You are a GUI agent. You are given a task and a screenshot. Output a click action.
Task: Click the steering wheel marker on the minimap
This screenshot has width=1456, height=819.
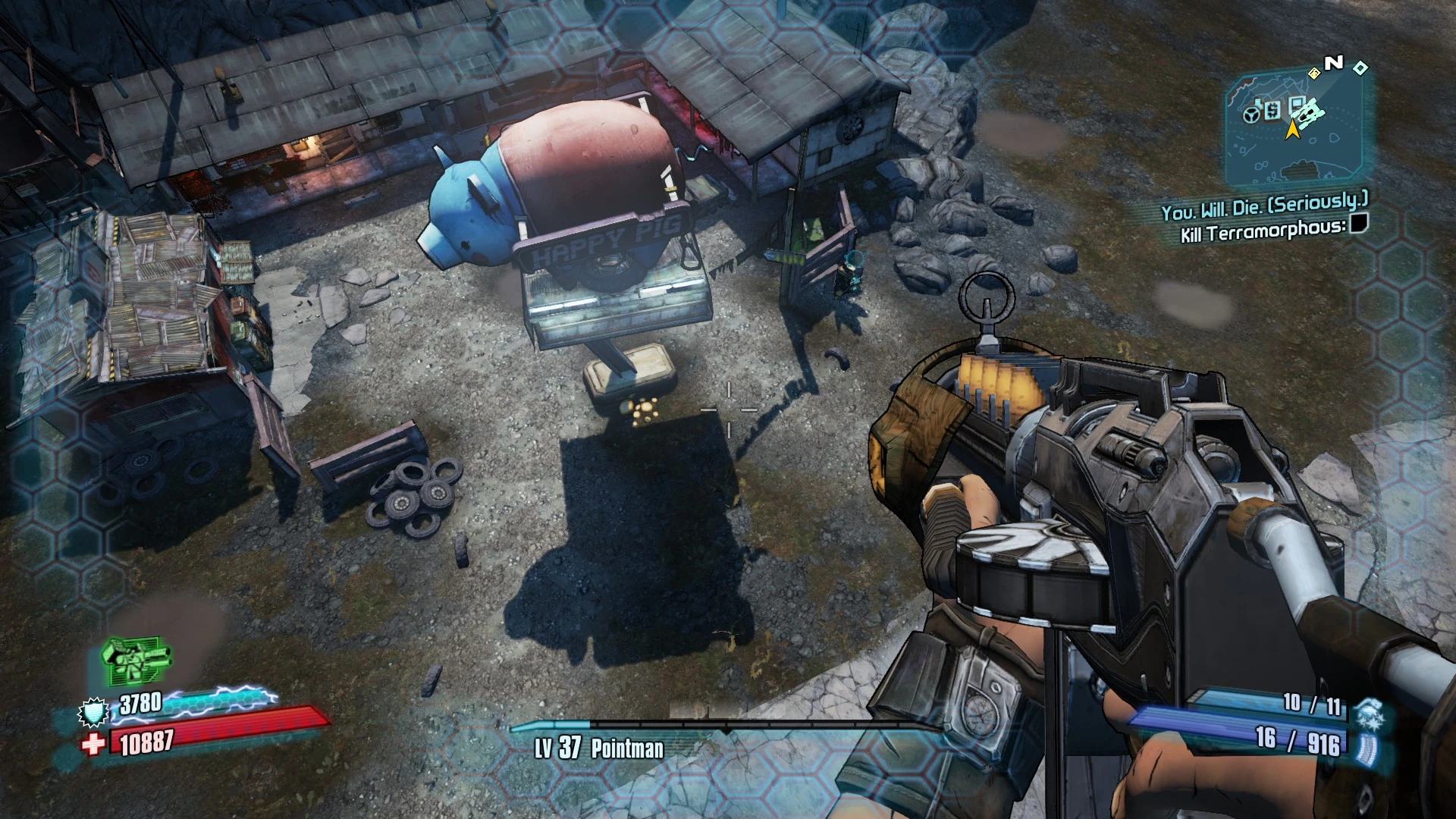click(1252, 114)
